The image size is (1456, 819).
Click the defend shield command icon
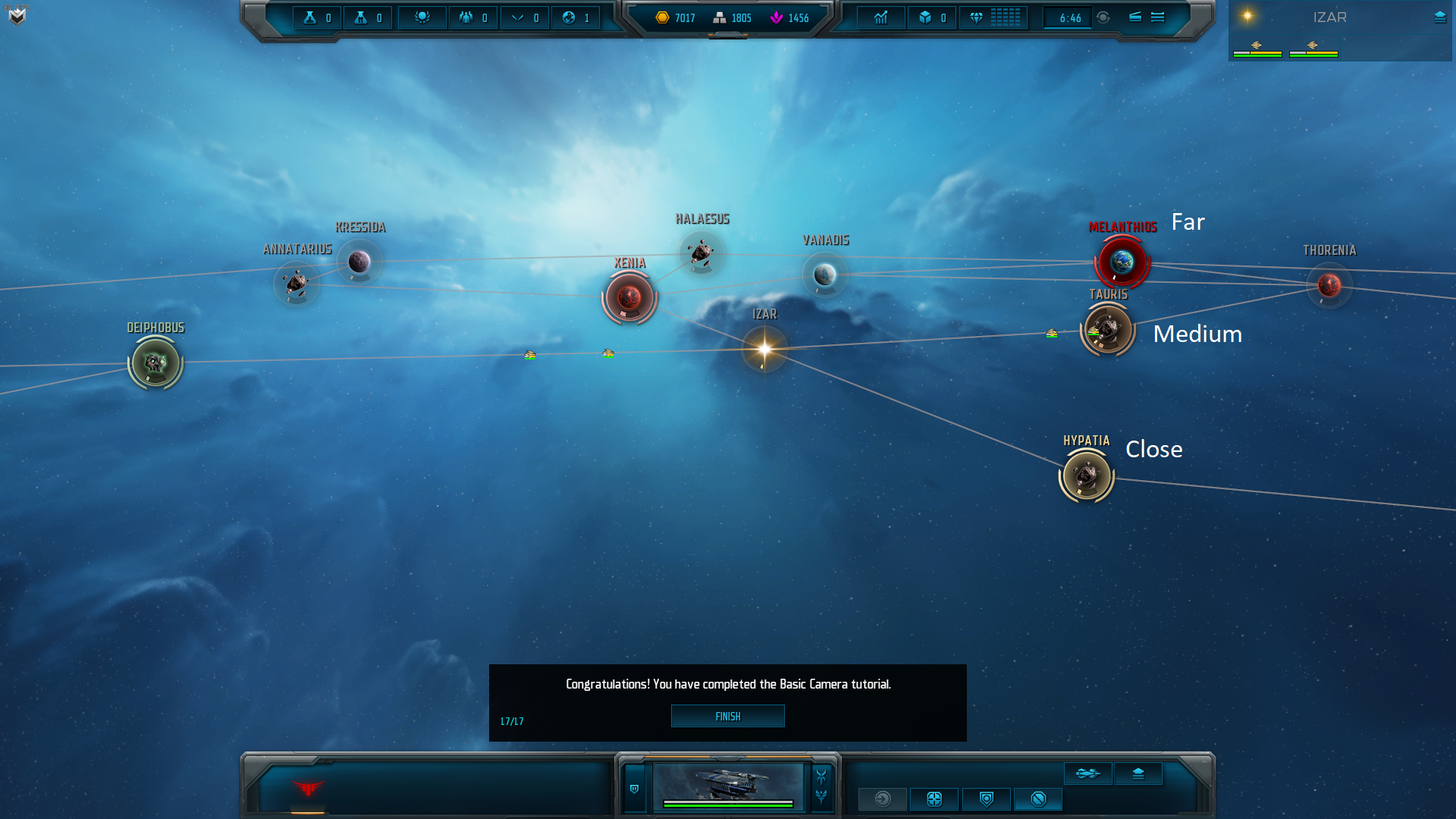click(985, 799)
